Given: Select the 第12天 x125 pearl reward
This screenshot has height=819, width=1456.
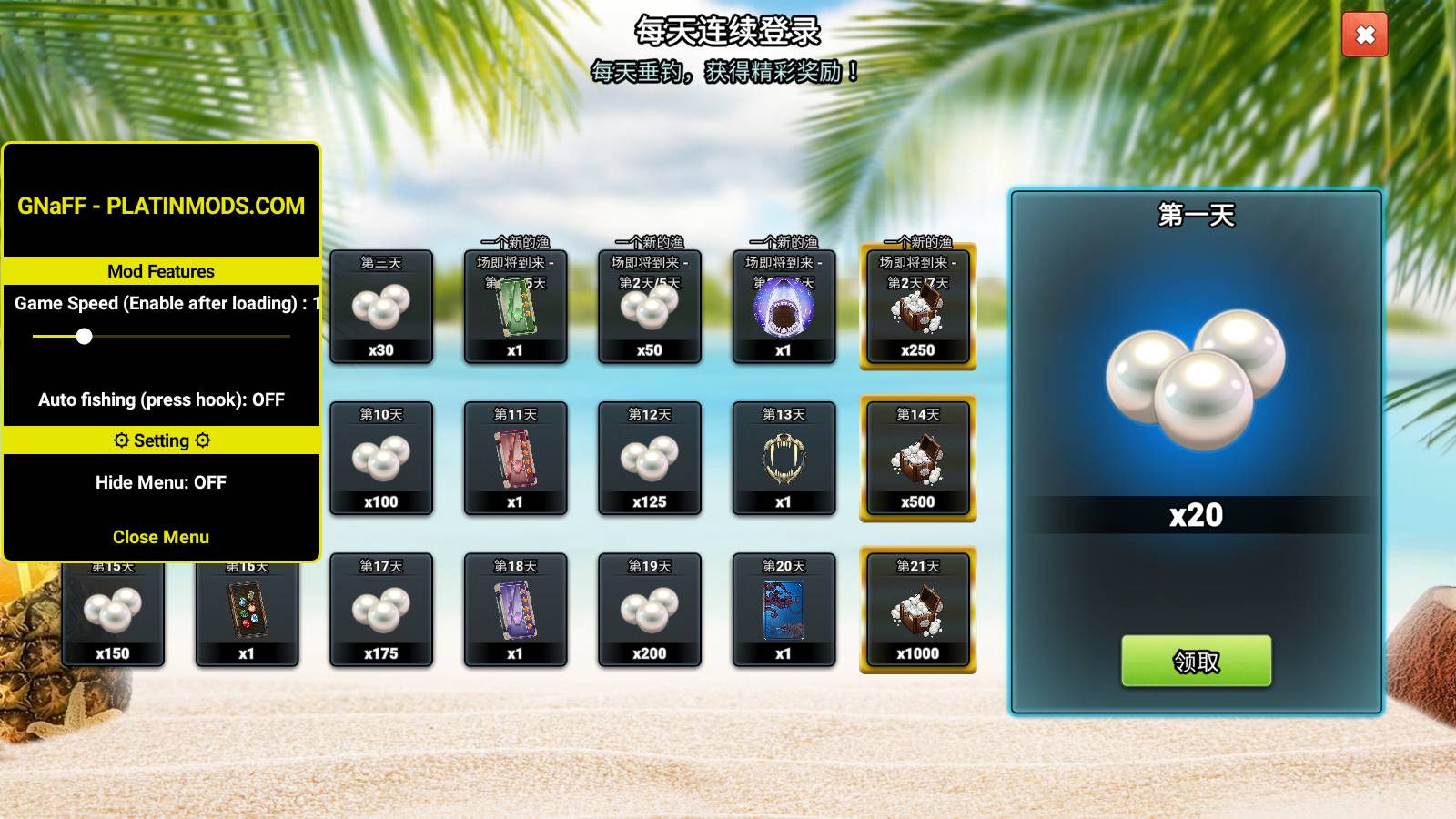Looking at the screenshot, I should tap(650, 459).
